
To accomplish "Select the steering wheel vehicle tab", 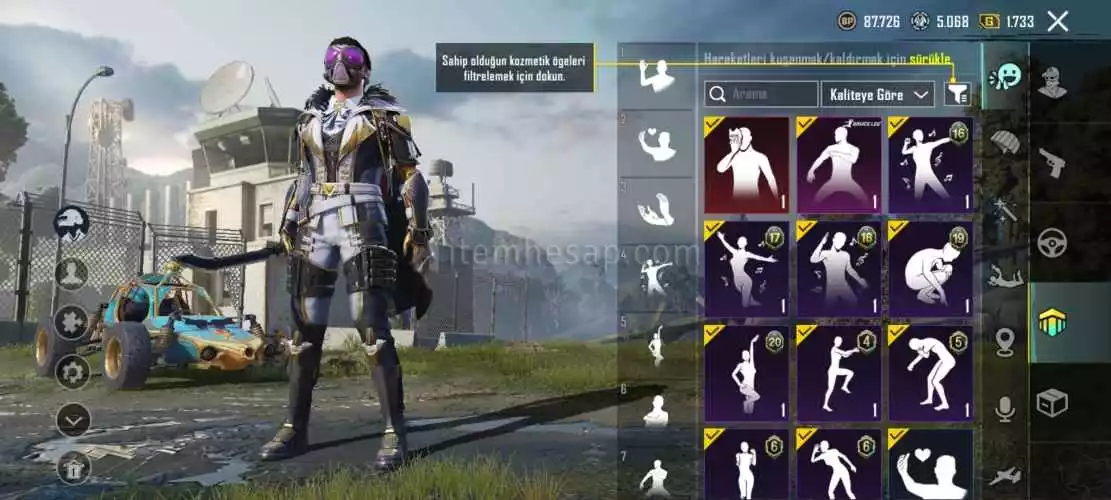I will 1052,242.
